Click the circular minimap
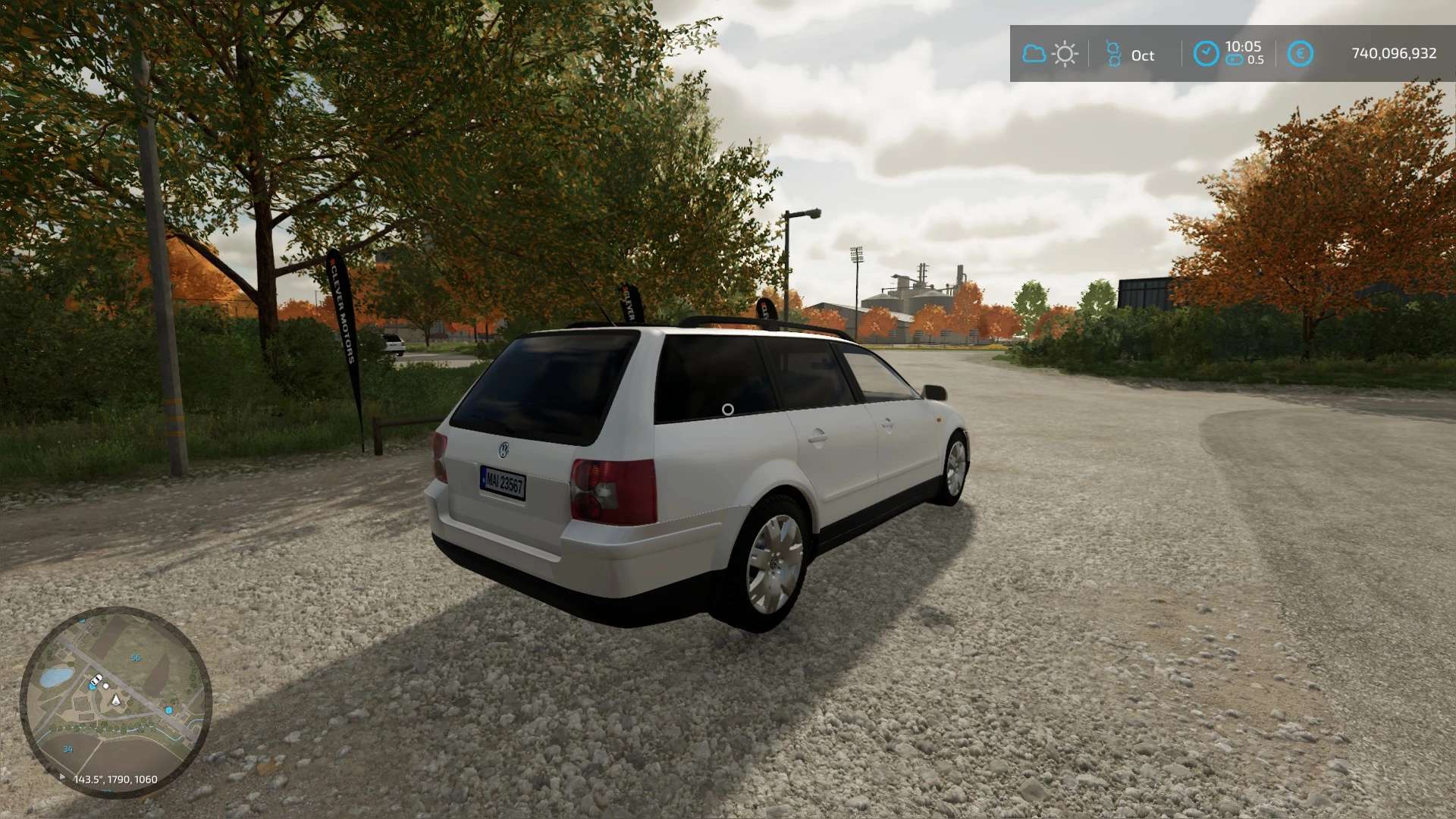1456x819 pixels. 115,701
